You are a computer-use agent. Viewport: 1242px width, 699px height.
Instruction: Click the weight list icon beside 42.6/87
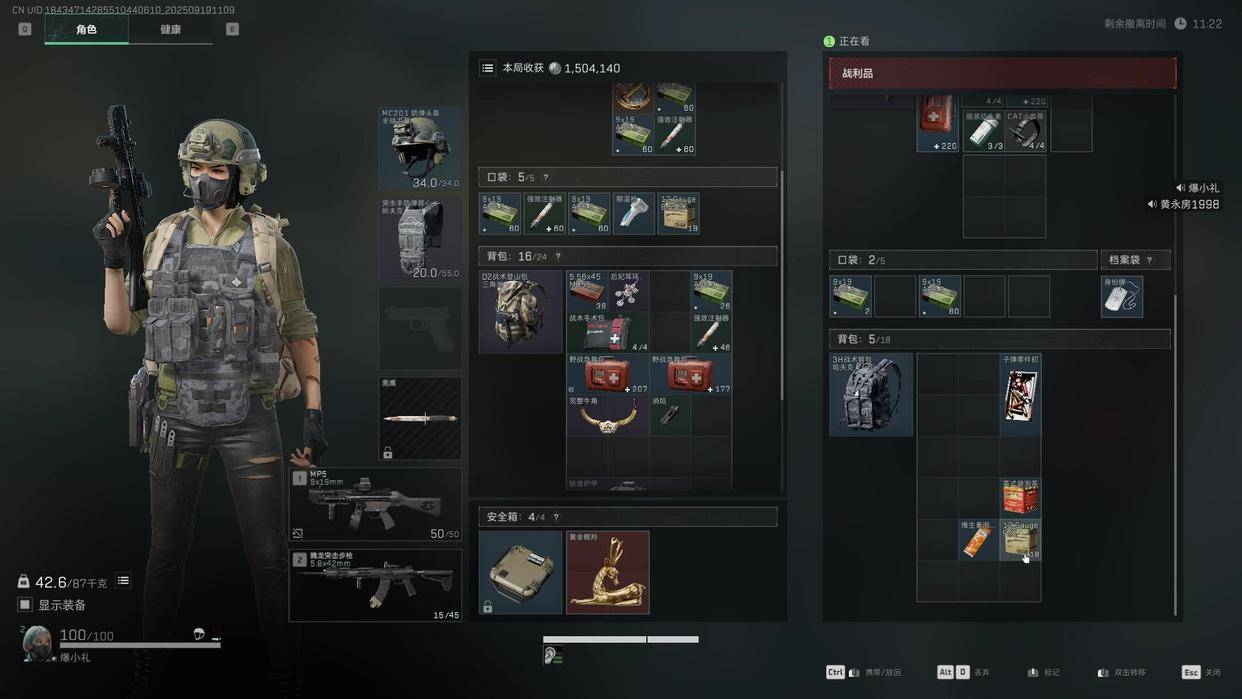pos(123,581)
